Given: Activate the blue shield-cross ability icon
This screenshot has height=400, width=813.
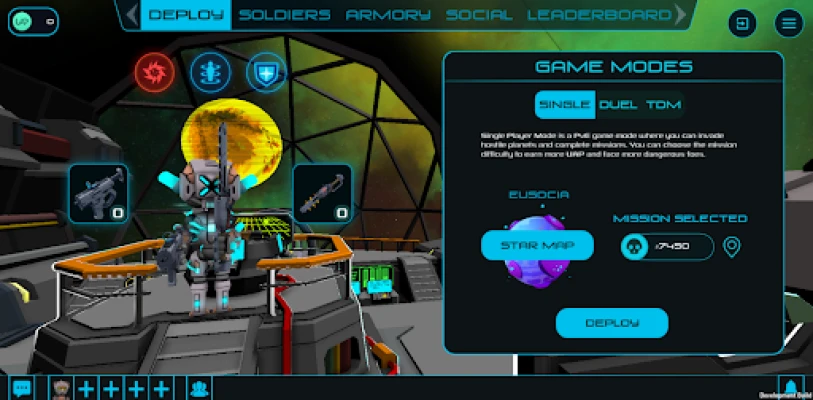Looking at the screenshot, I should click(x=265, y=70).
